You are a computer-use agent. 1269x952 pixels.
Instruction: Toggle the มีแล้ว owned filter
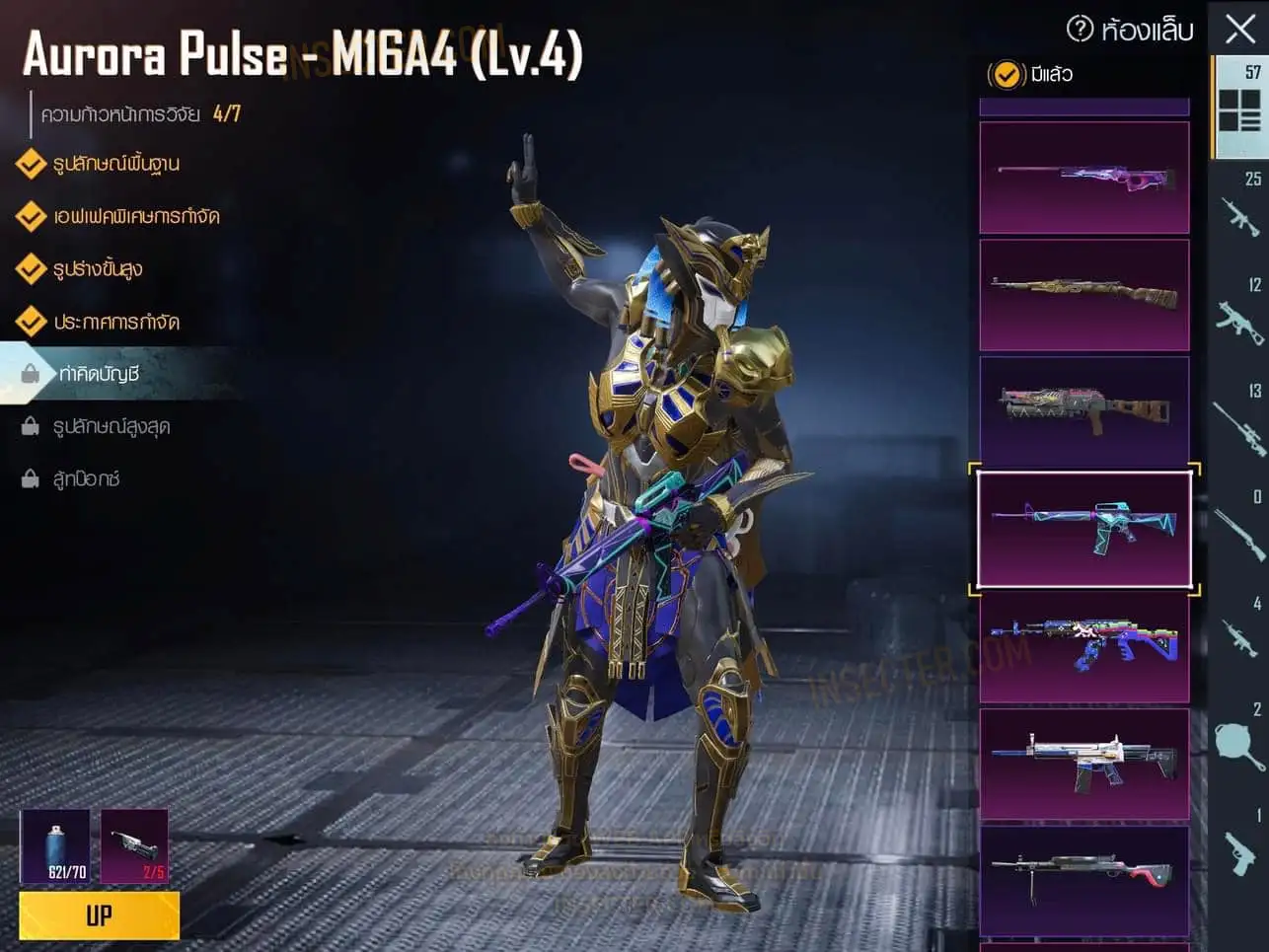[x=1007, y=75]
